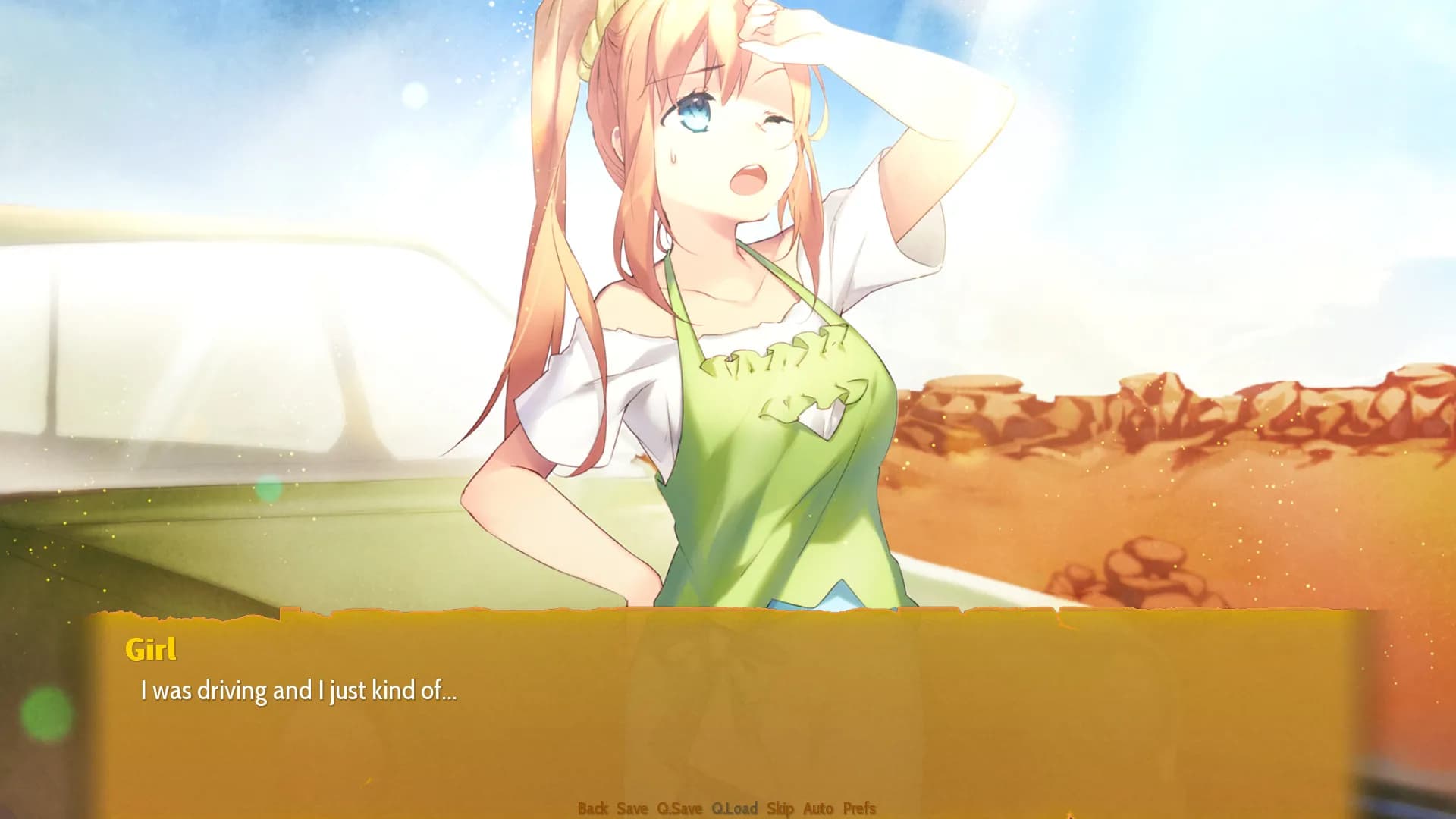Open the Prefs menu

(x=859, y=808)
